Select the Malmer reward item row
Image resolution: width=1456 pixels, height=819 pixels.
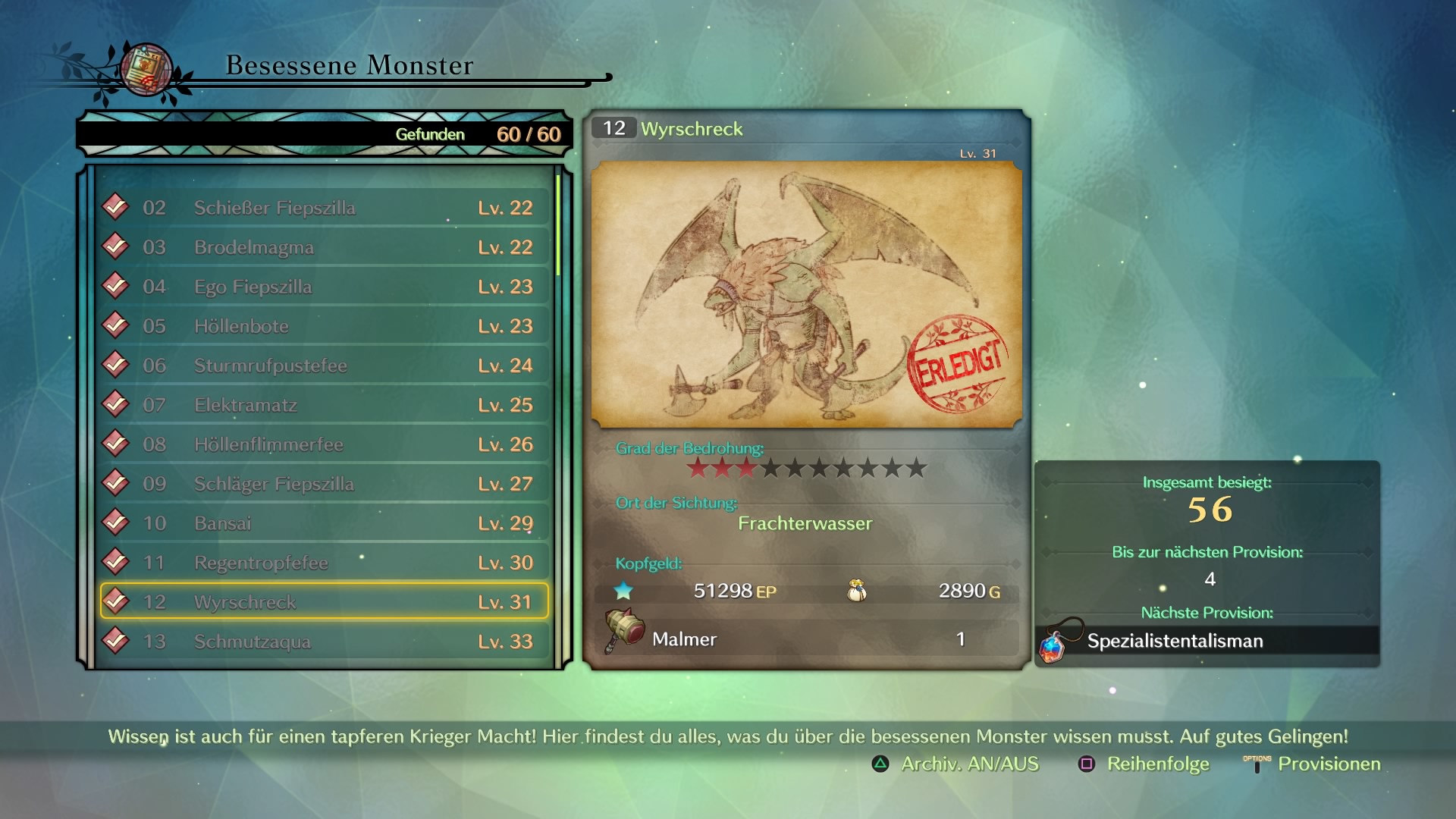808,639
